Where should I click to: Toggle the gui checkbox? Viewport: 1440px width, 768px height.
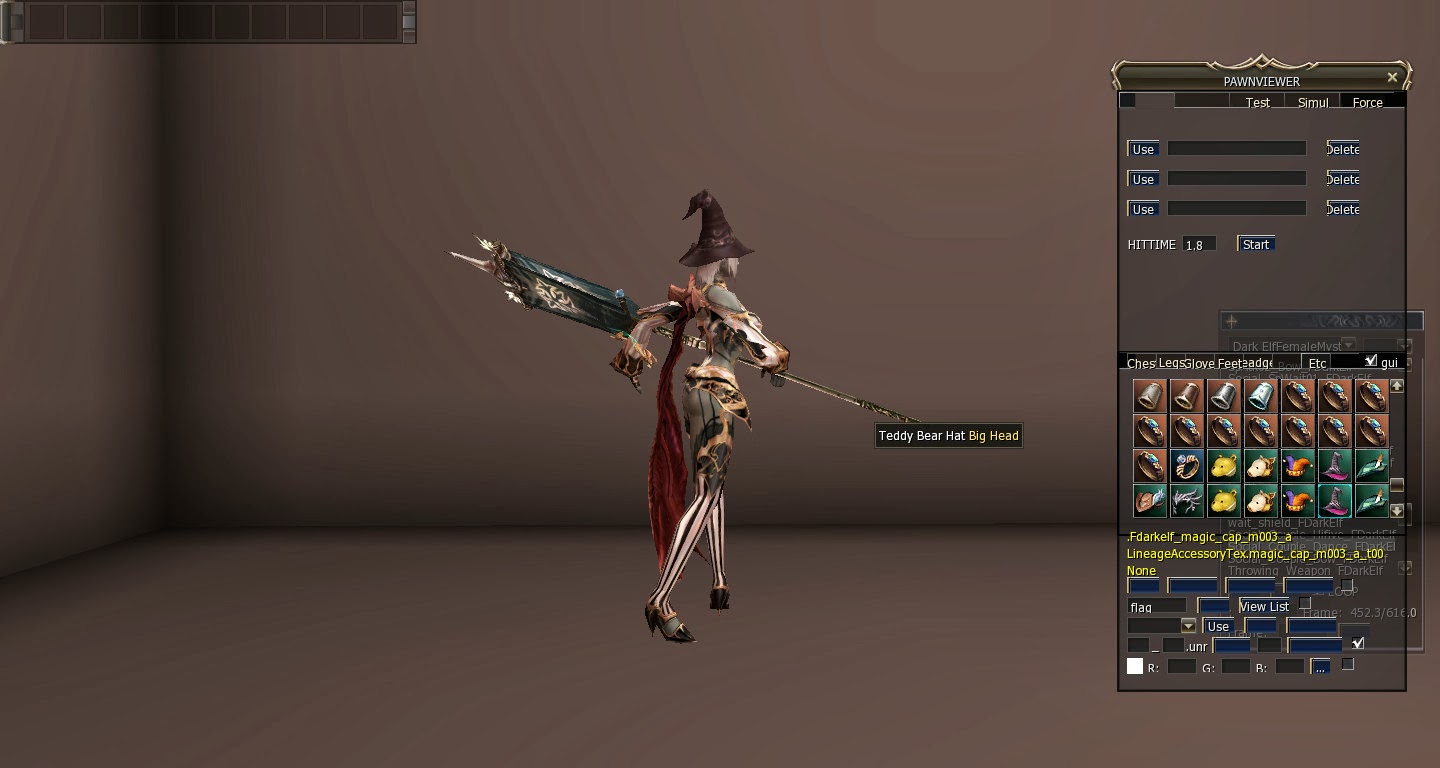[1371, 361]
